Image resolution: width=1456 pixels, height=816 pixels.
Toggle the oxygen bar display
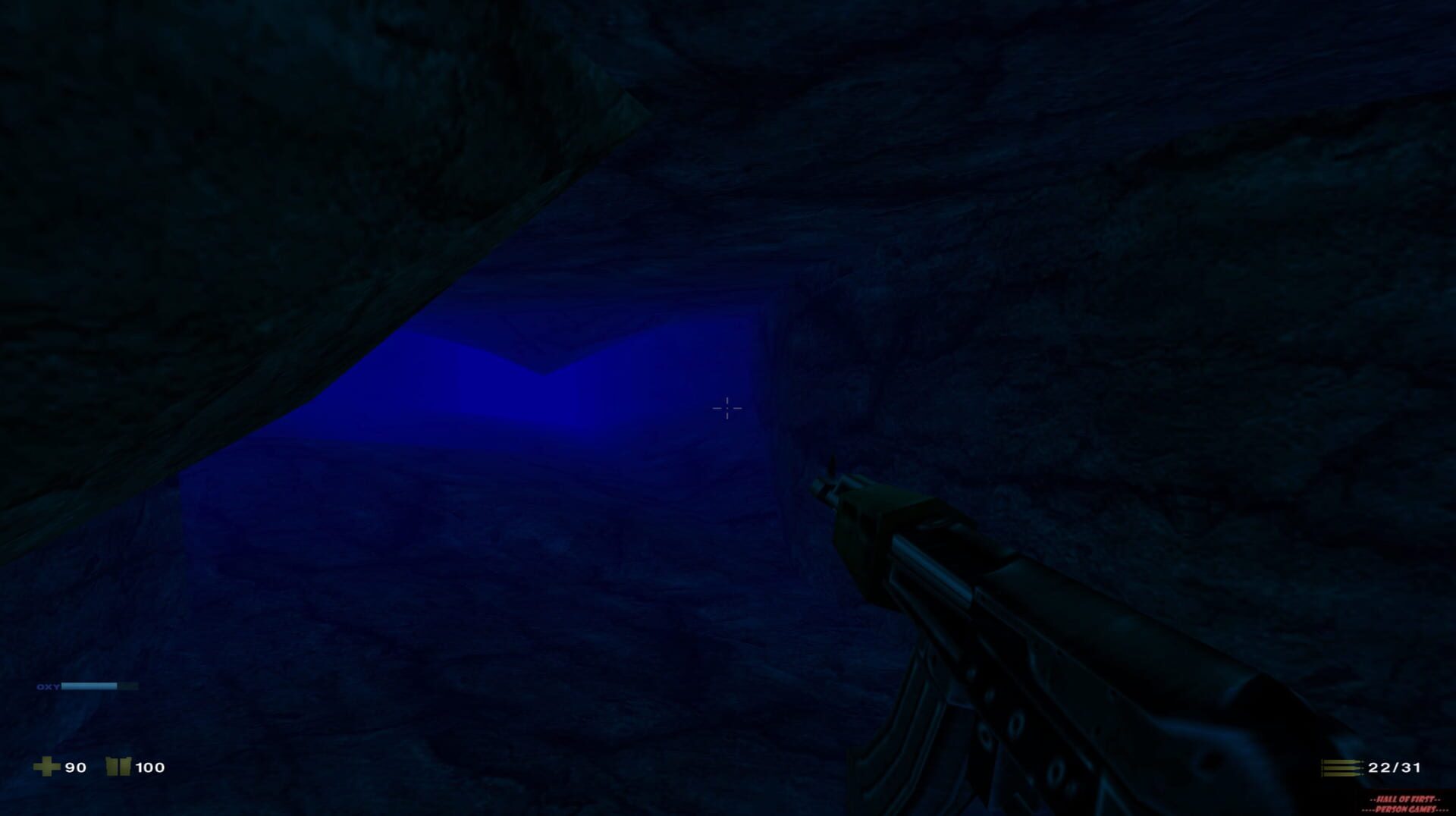click(99, 686)
